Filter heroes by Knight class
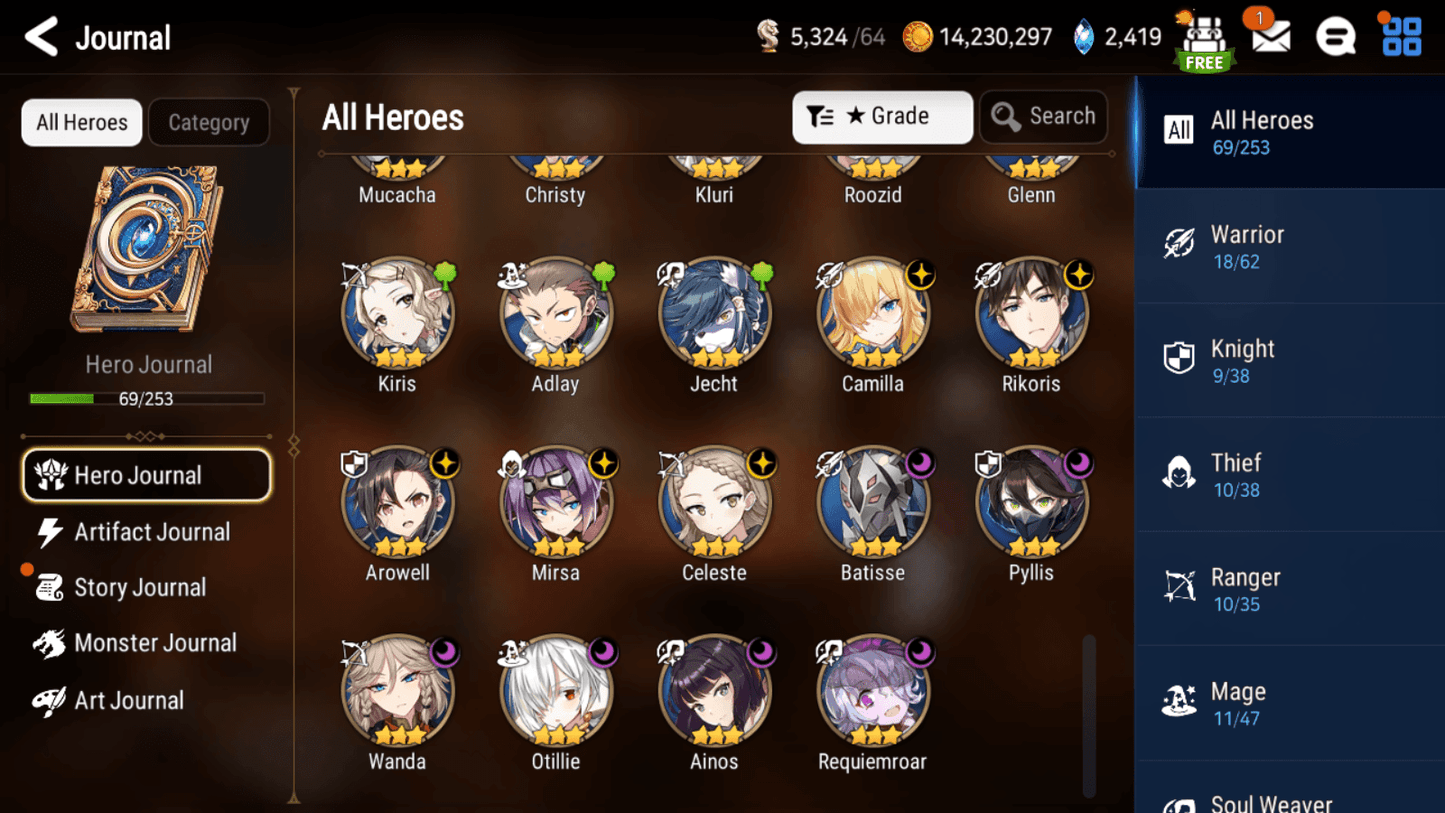 click(x=1288, y=360)
